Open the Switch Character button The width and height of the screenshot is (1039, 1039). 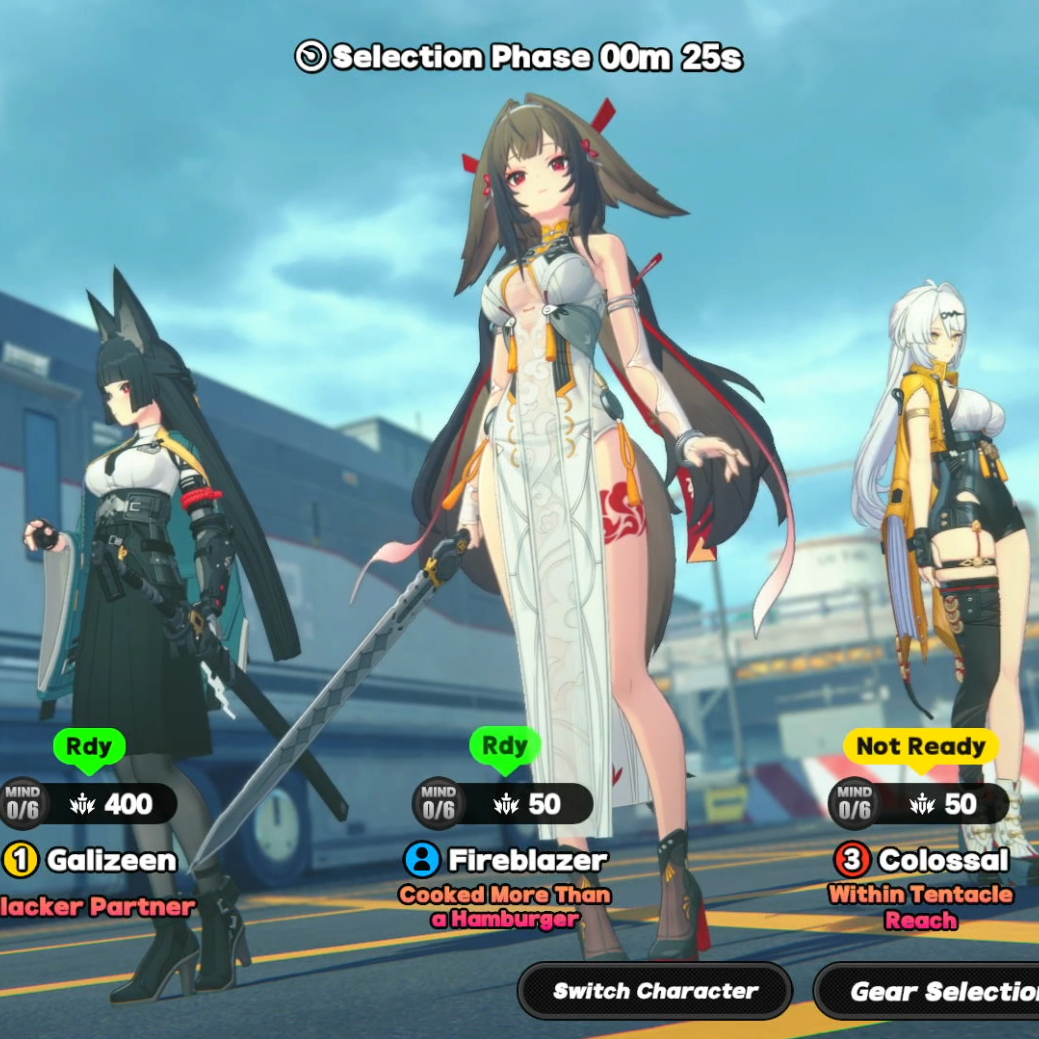tap(655, 991)
